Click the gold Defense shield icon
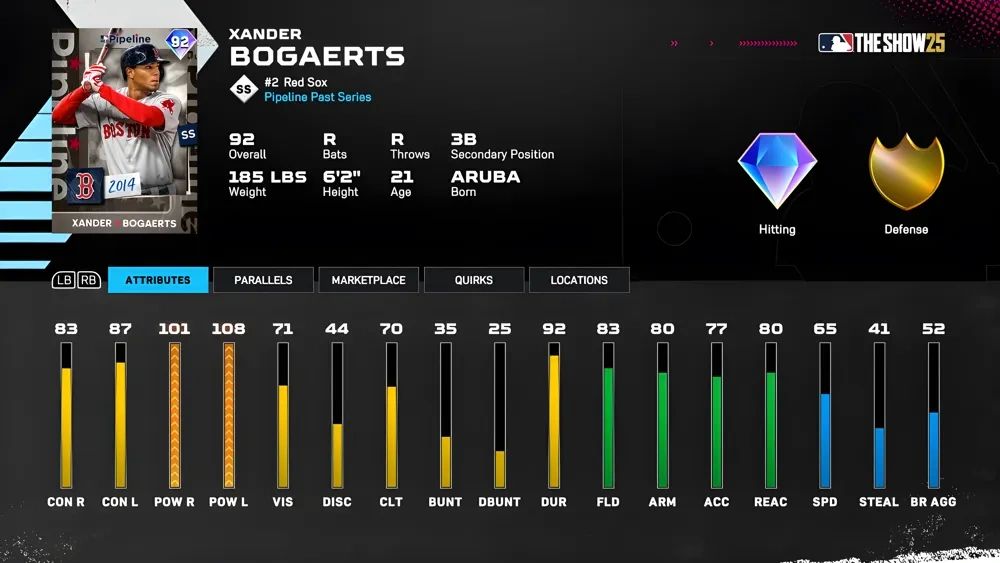The width and height of the screenshot is (1000, 563). pyautogui.click(x=906, y=171)
